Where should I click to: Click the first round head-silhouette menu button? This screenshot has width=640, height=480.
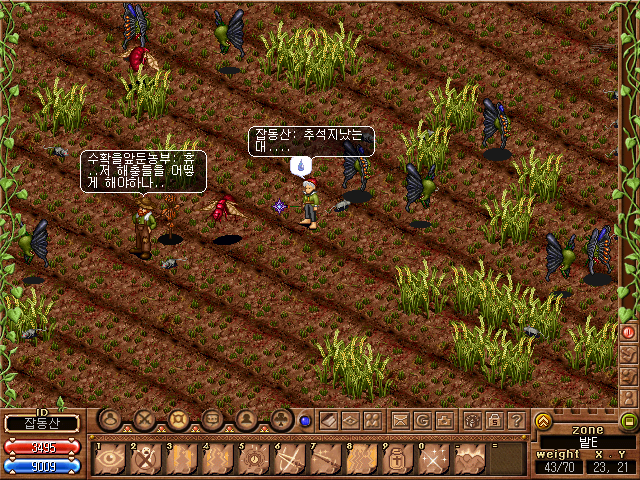click(x=111, y=420)
